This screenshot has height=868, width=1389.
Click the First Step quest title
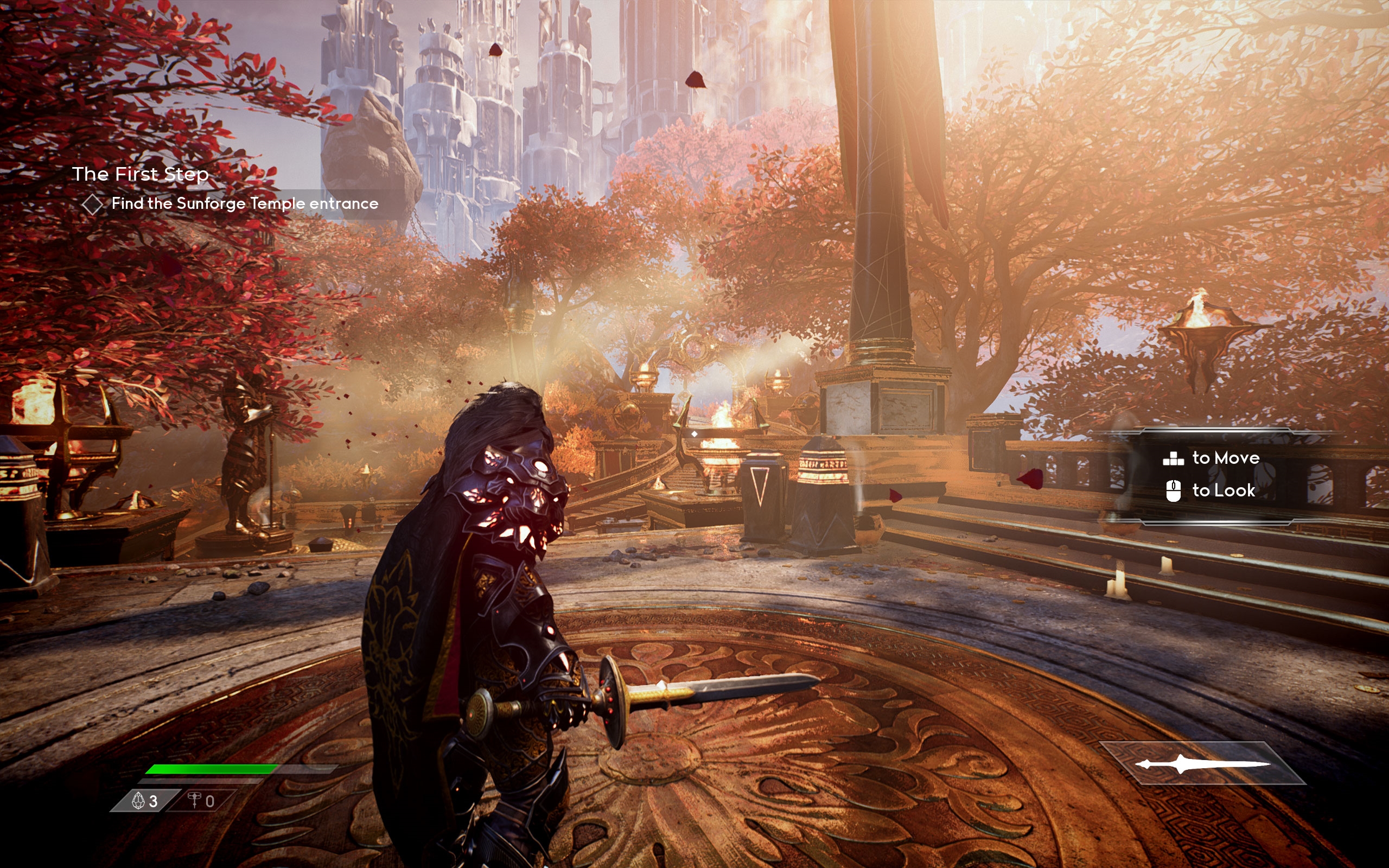pos(140,174)
